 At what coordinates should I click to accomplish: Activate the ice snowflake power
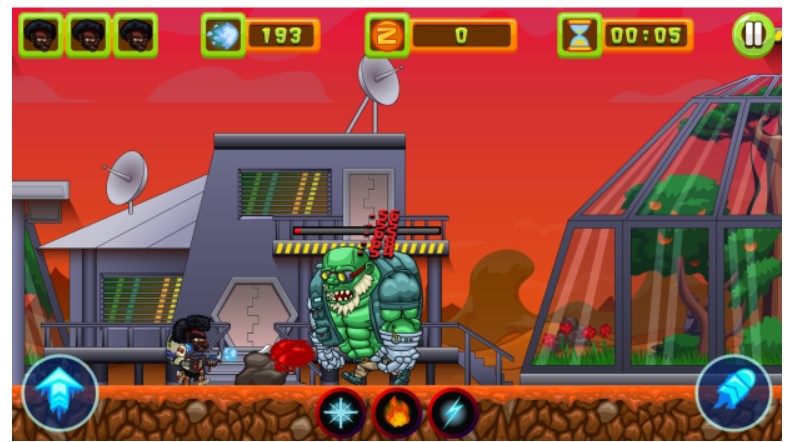point(342,412)
